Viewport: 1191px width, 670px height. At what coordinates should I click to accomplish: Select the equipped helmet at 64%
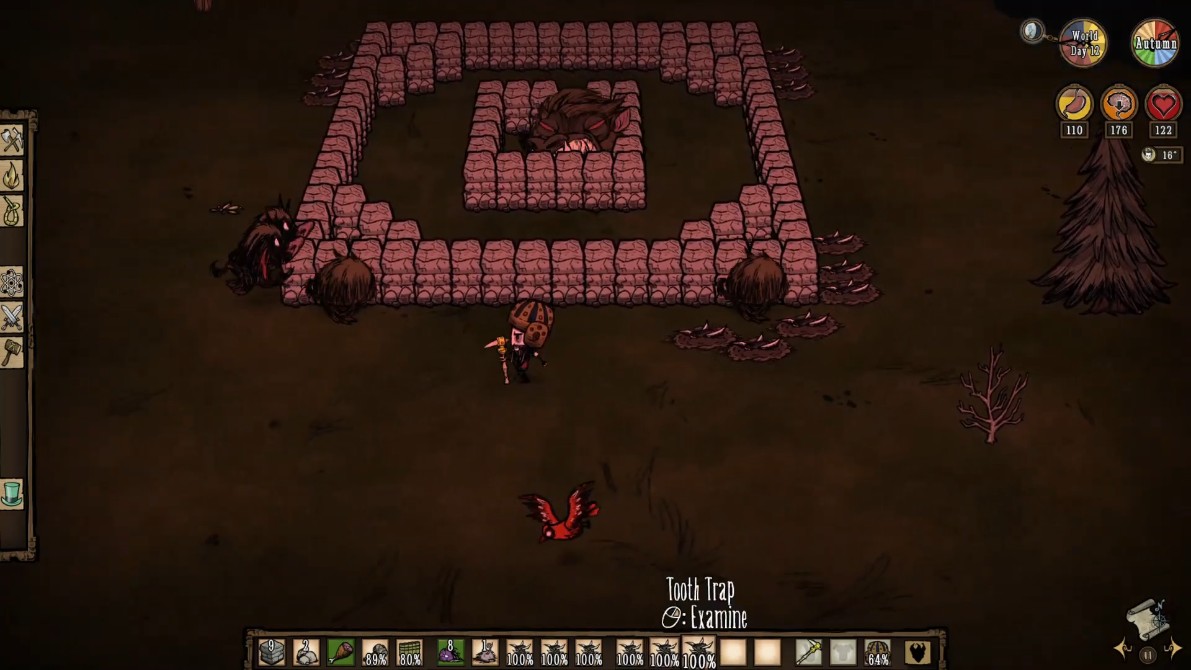point(877,652)
